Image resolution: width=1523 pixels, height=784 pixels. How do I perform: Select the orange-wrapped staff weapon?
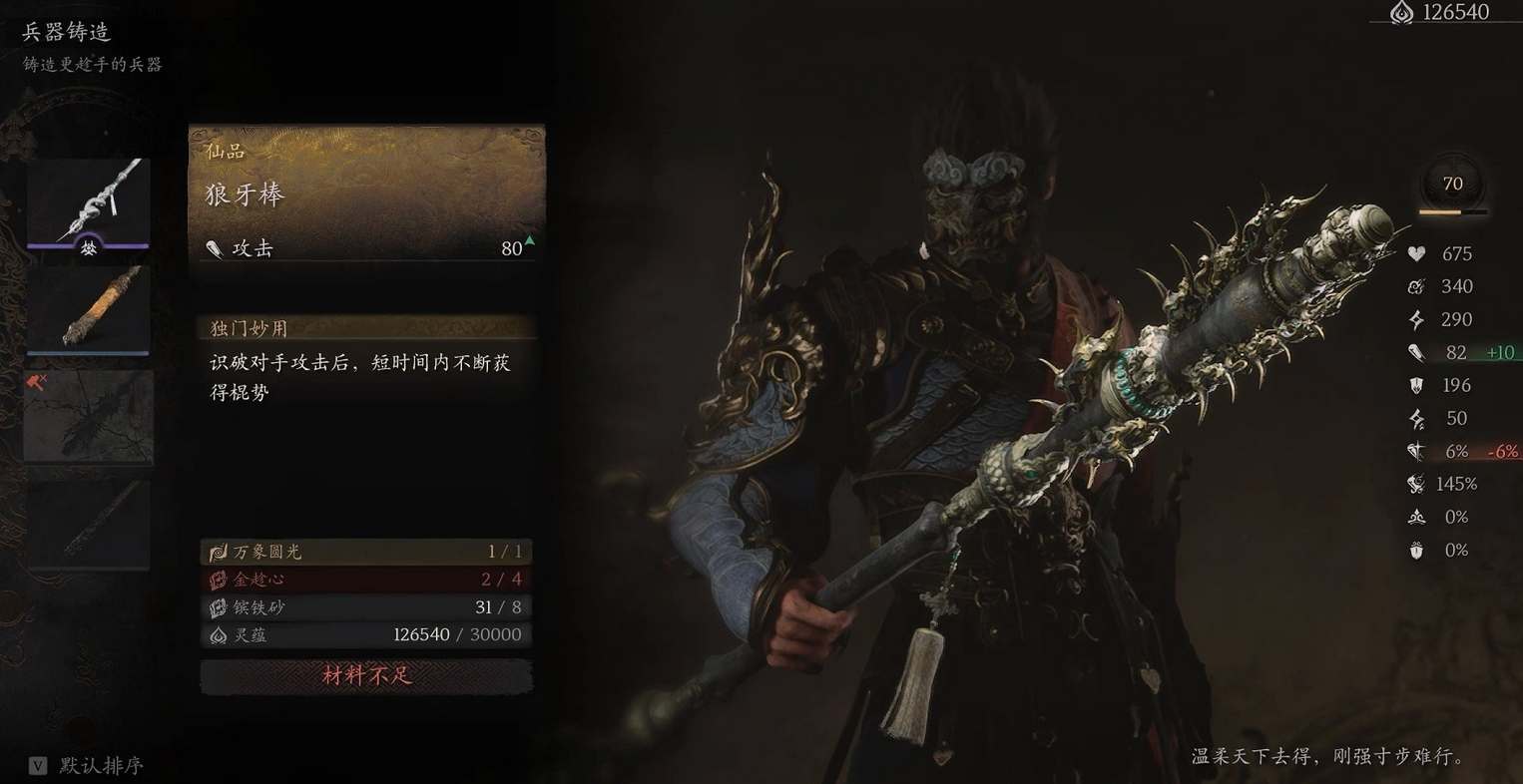point(88,309)
